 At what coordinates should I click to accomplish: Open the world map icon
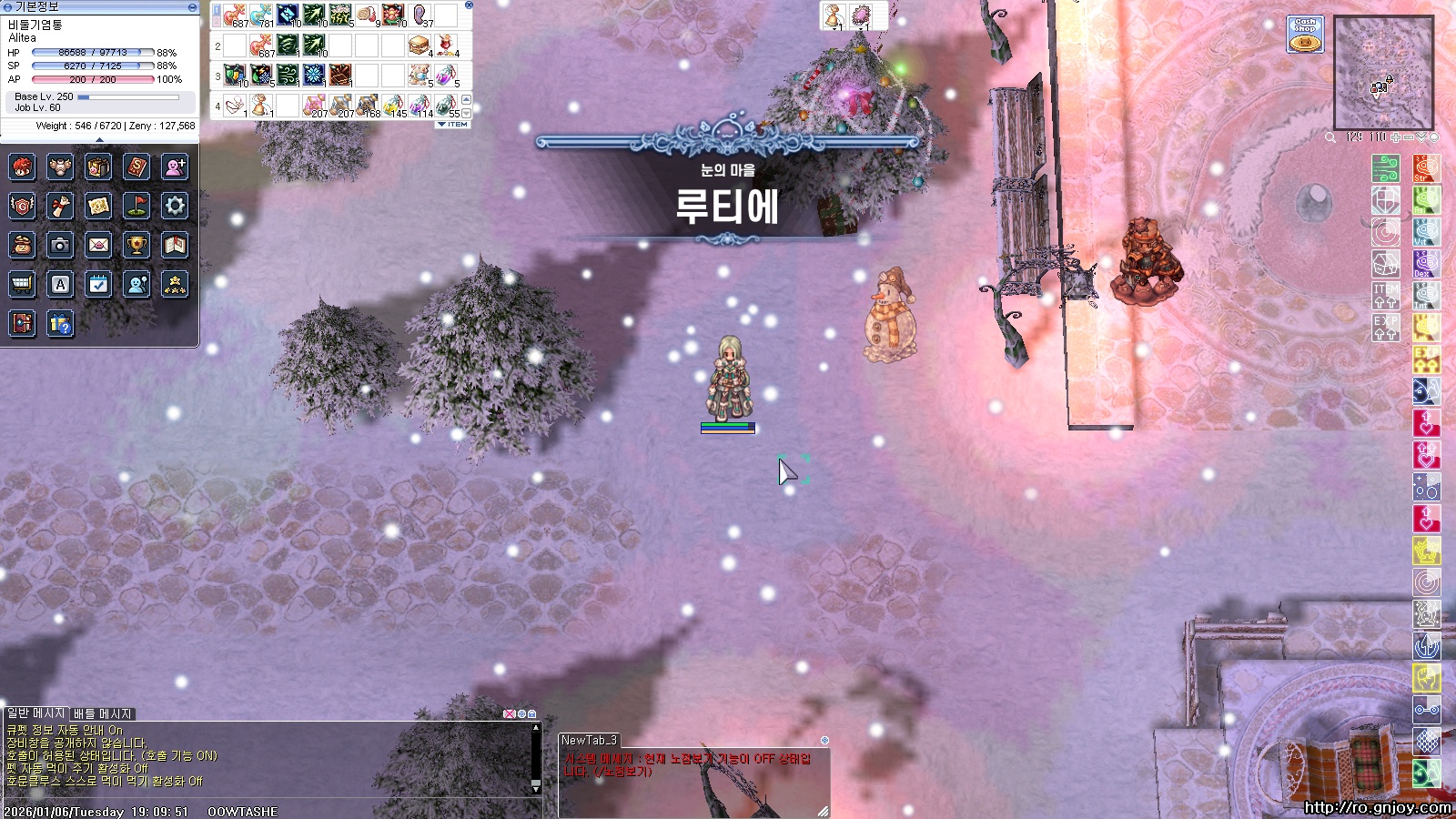point(98,207)
